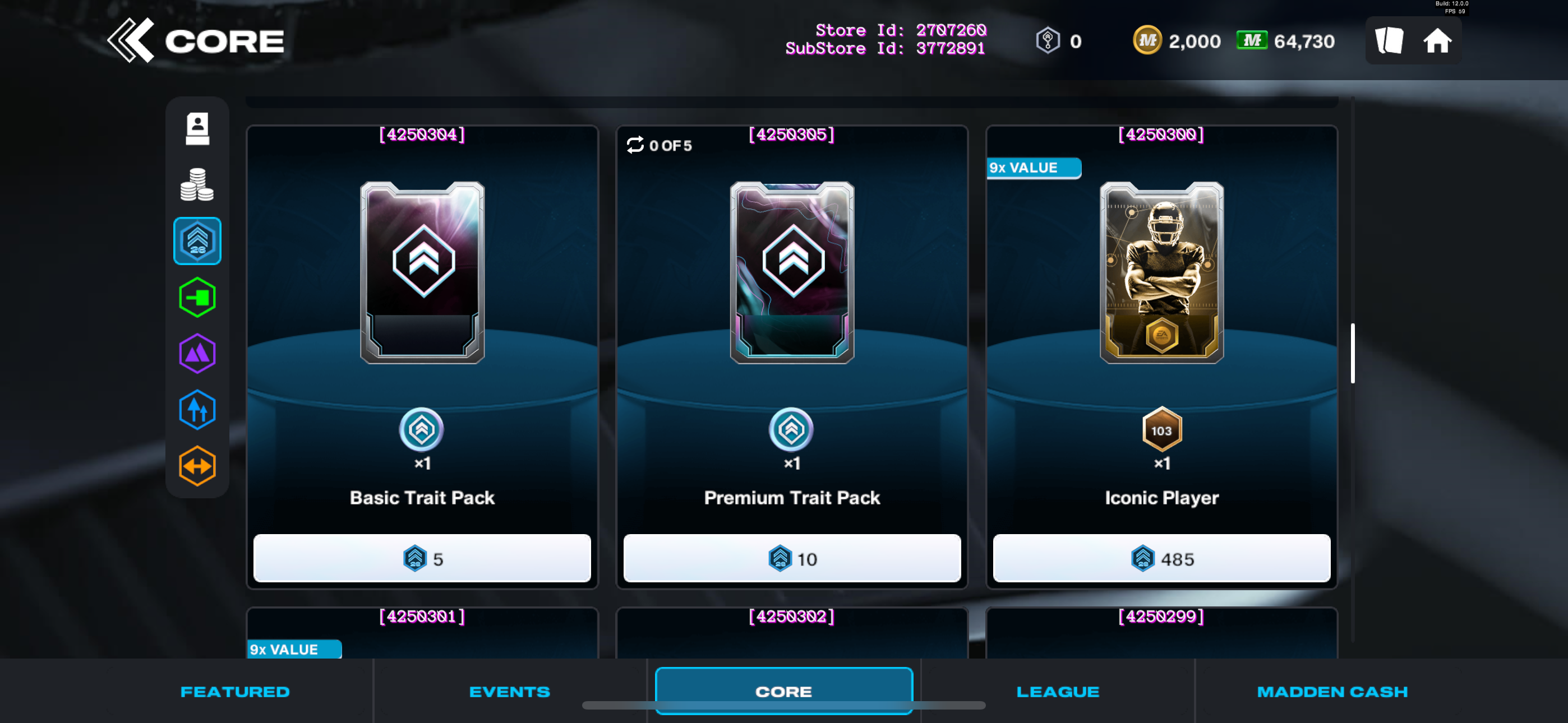Buy Basic Trait Pack for 5

(x=422, y=558)
